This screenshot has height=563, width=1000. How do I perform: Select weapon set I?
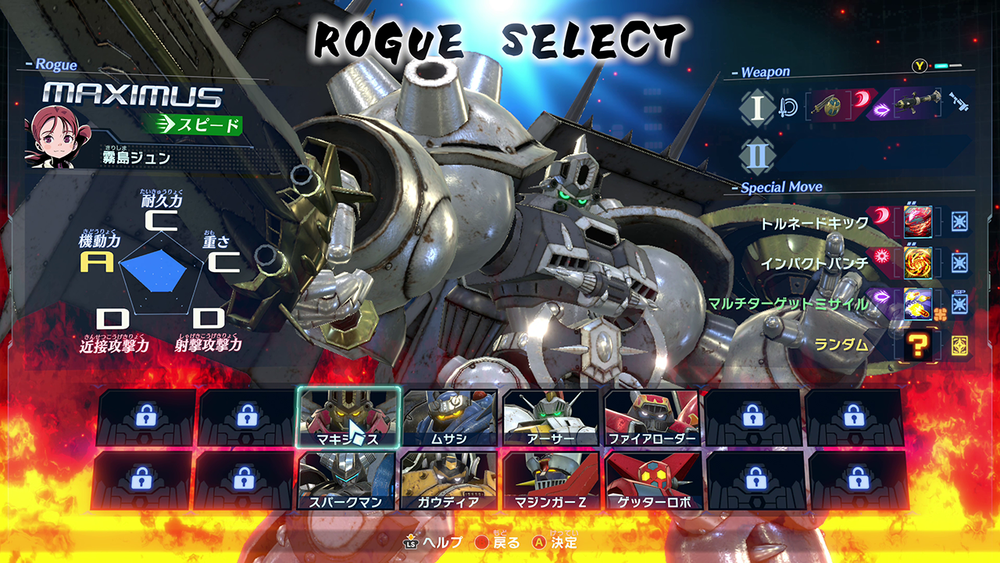point(756,106)
